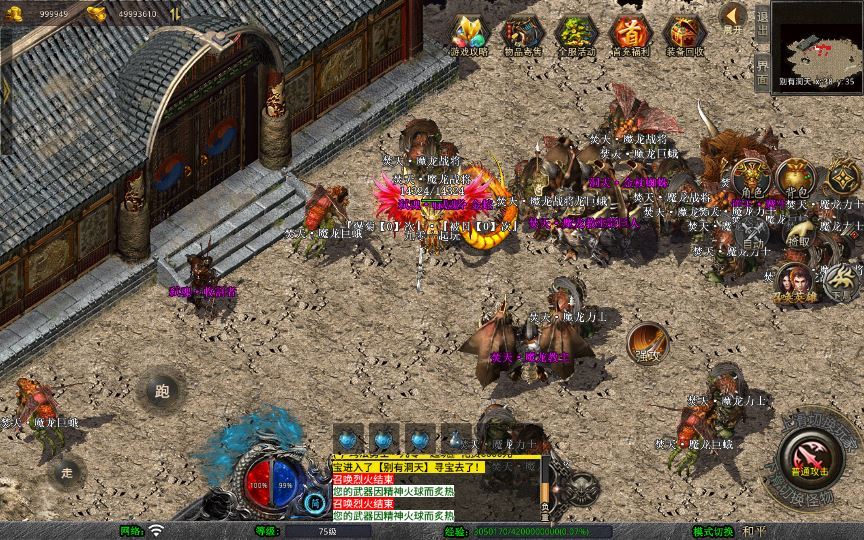Activate the 强攻 forced attack skill
The image size is (864, 540).
(648, 342)
